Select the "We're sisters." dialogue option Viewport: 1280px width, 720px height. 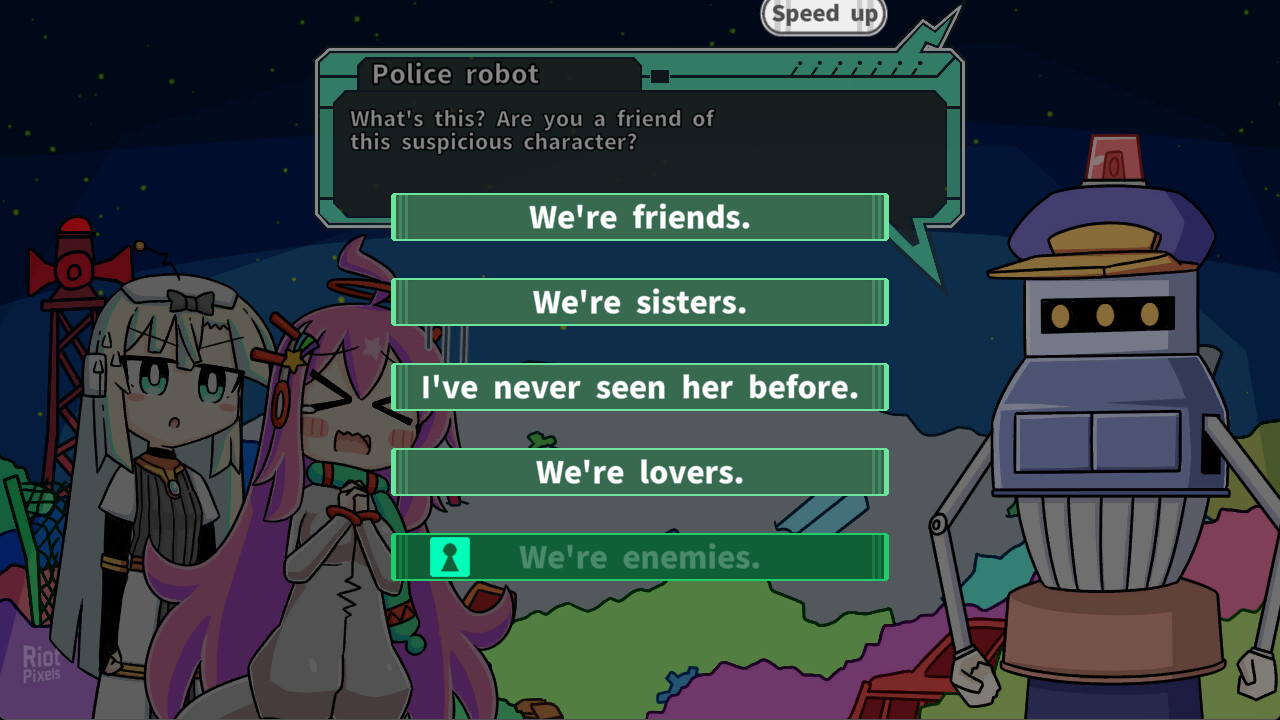640,302
